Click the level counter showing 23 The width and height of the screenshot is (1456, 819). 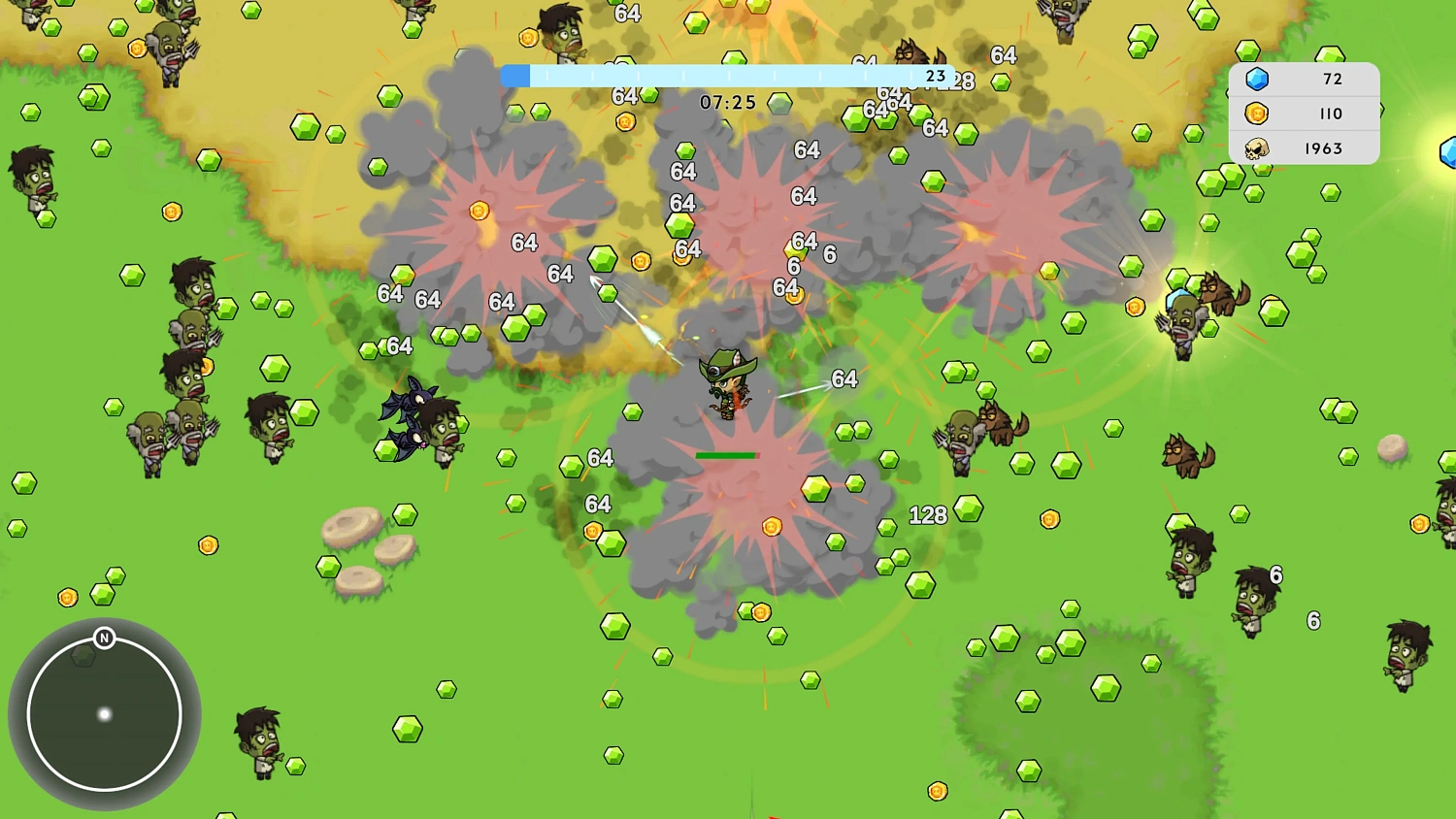pos(935,74)
